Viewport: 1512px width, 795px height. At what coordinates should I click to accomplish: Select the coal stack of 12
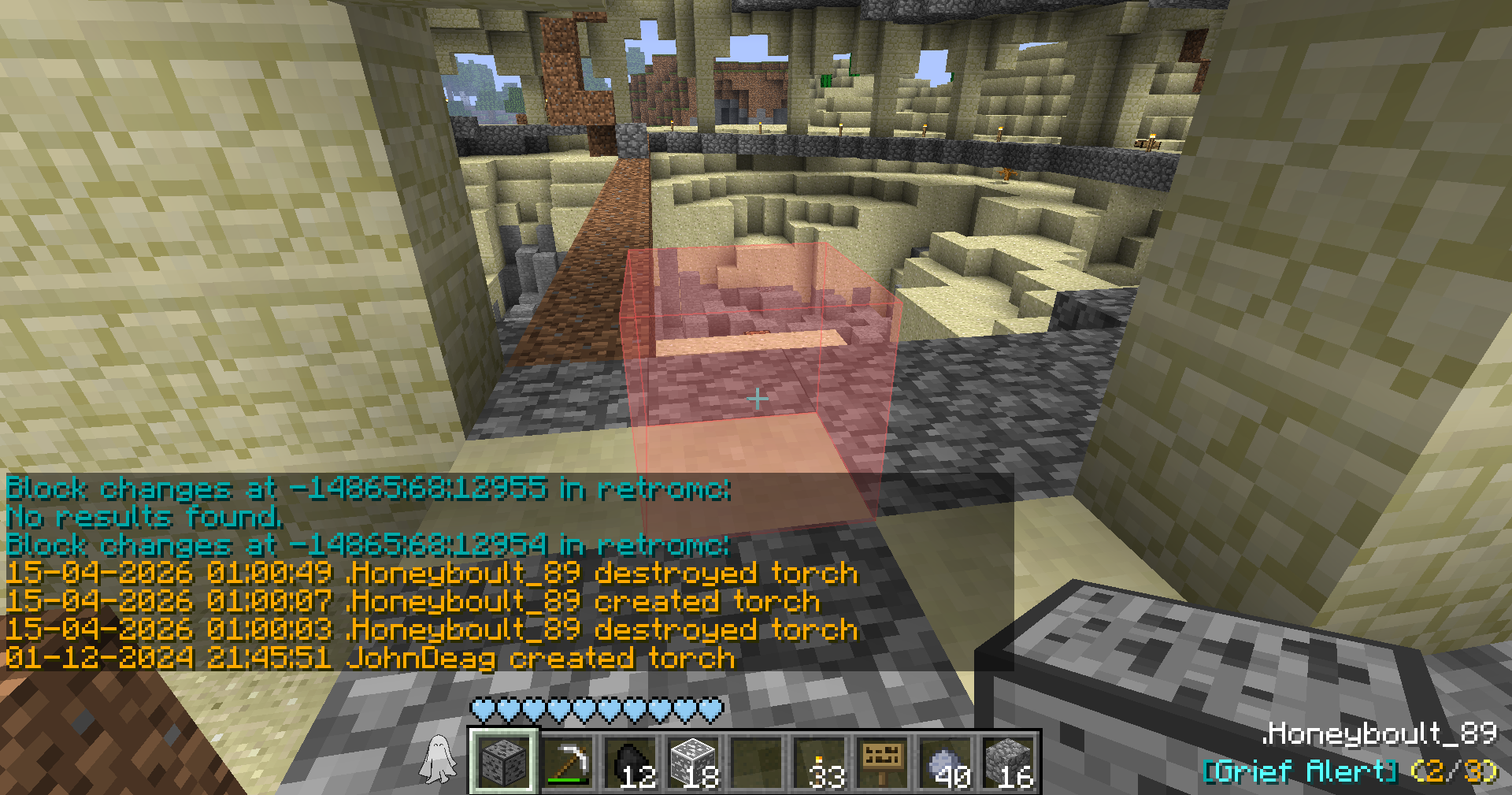coord(630,761)
